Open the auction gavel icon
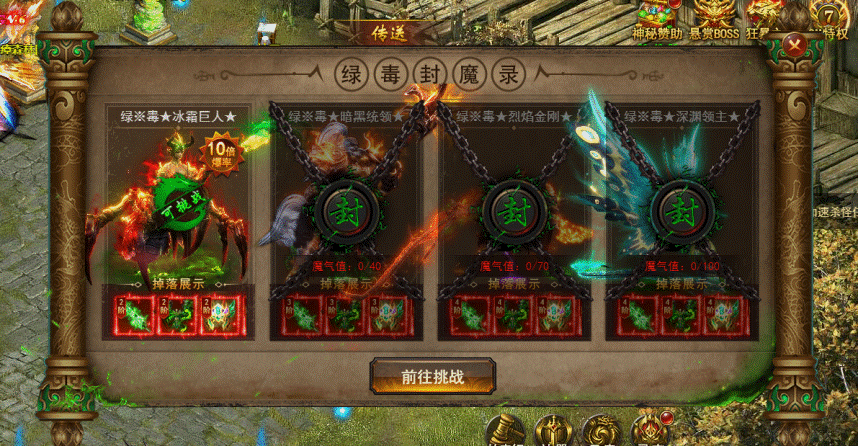The image size is (858, 446). [x=506, y=431]
